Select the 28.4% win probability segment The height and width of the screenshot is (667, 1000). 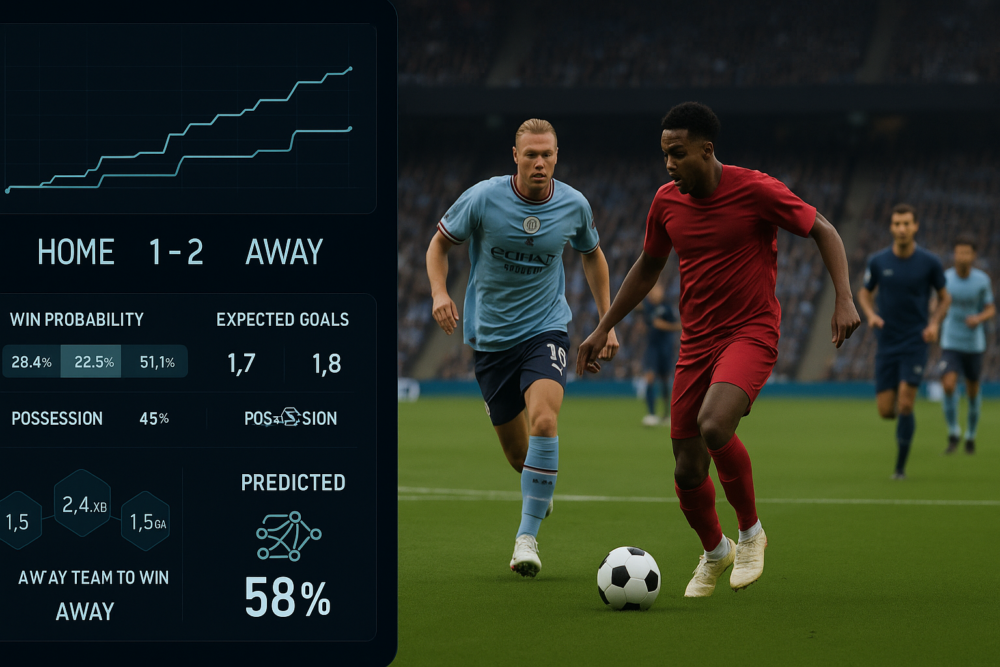[x=31, y=362]
